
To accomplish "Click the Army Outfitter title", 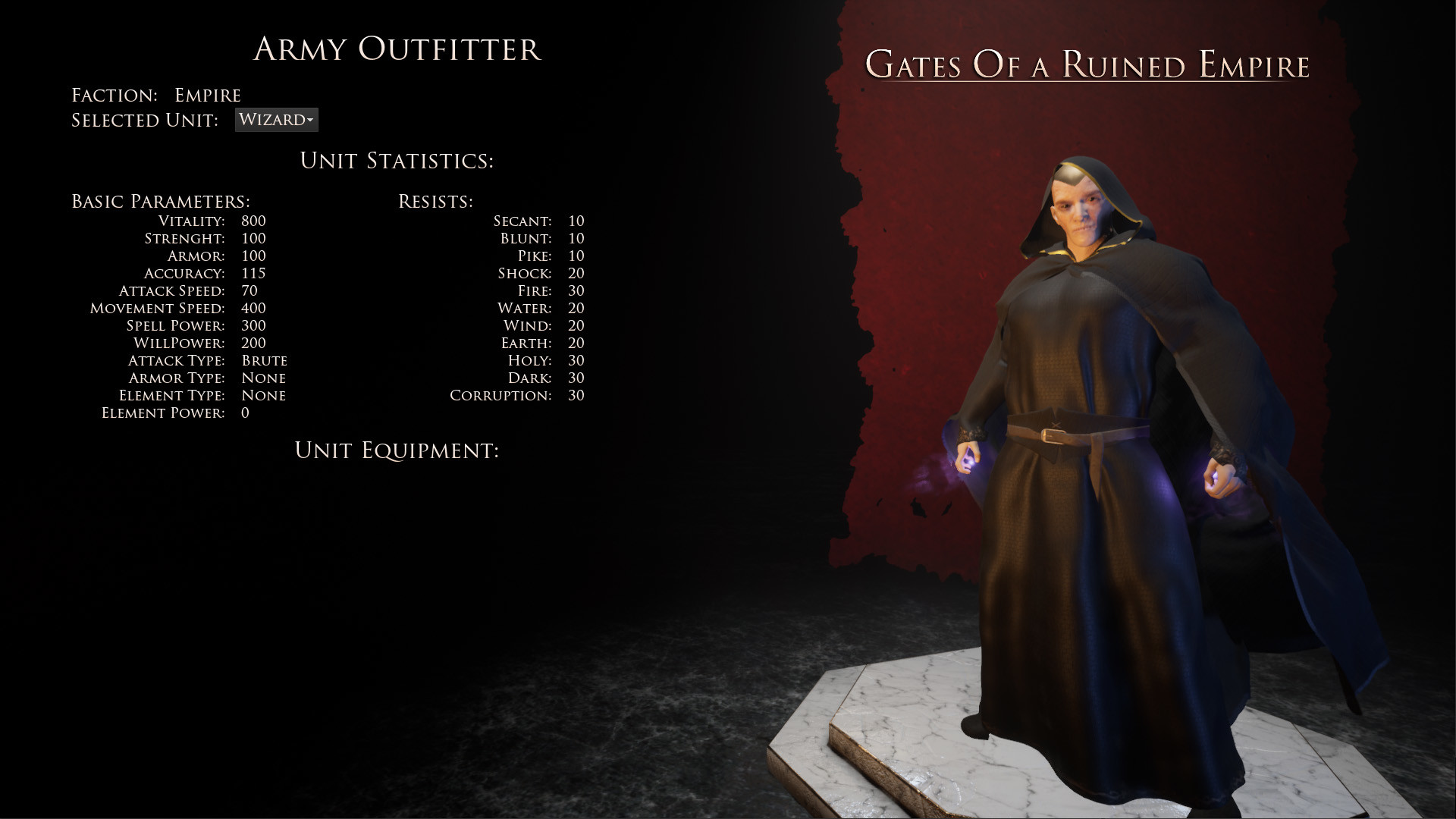I will pyautogui.click(x=399, y=51).
